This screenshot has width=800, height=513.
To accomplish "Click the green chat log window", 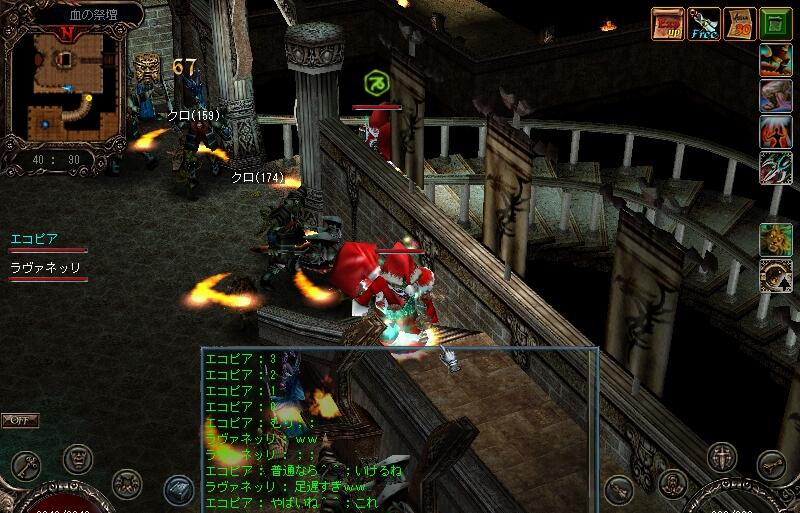I will [399, 429].
